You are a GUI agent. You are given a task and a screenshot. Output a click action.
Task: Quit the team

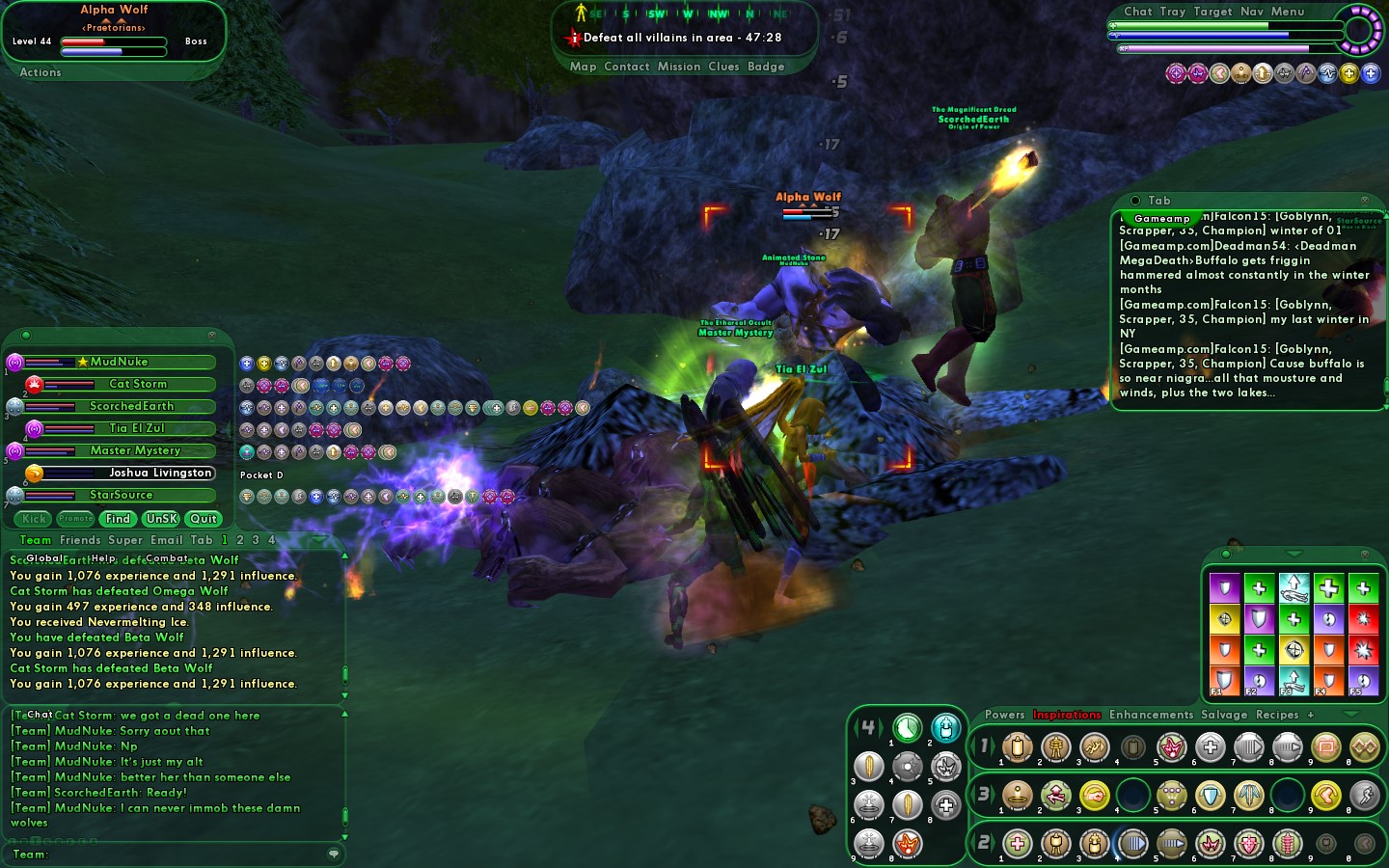click(204, 519)
